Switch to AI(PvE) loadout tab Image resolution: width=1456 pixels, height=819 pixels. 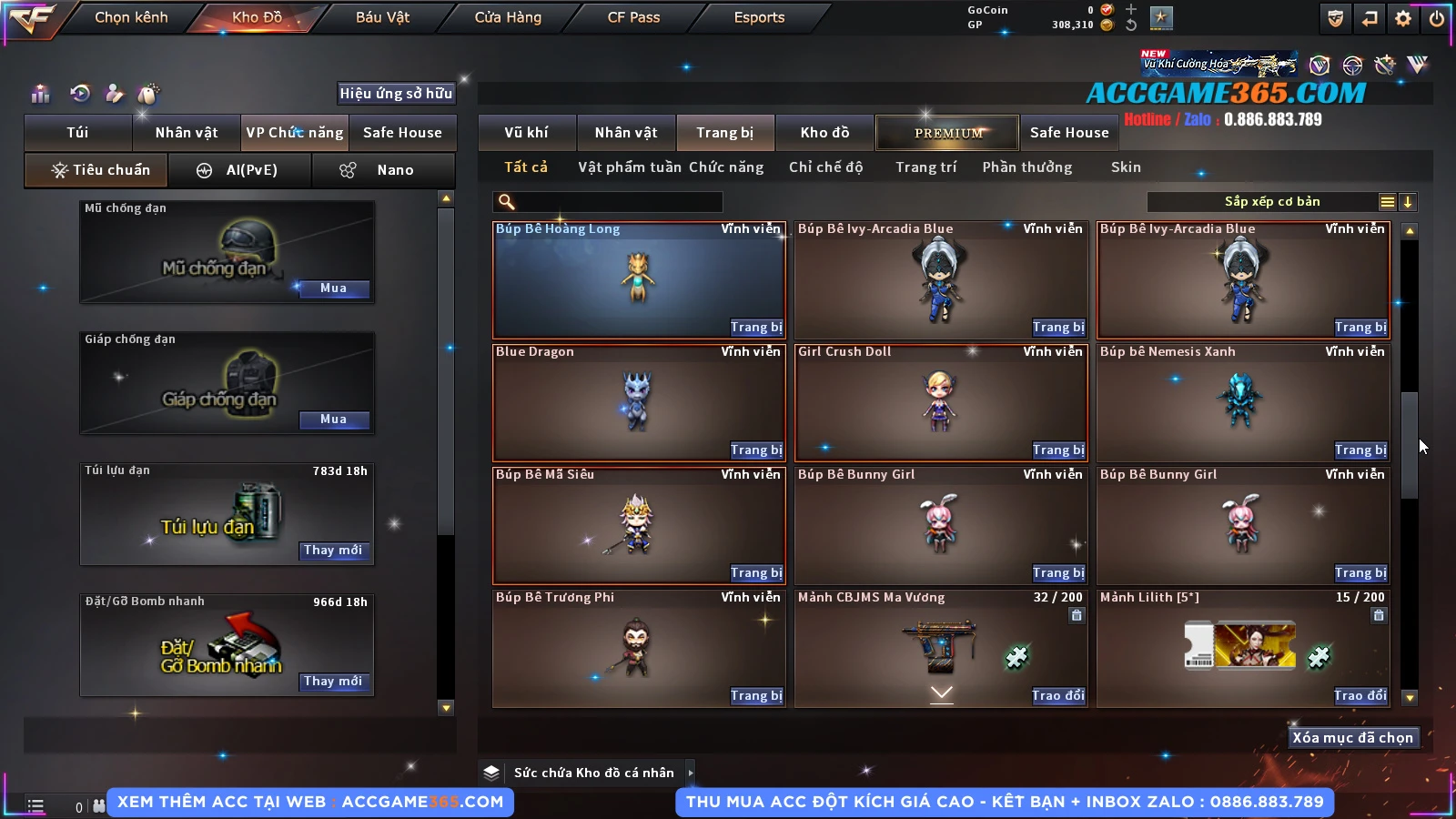pyautogui.click(x=240, y=170)
